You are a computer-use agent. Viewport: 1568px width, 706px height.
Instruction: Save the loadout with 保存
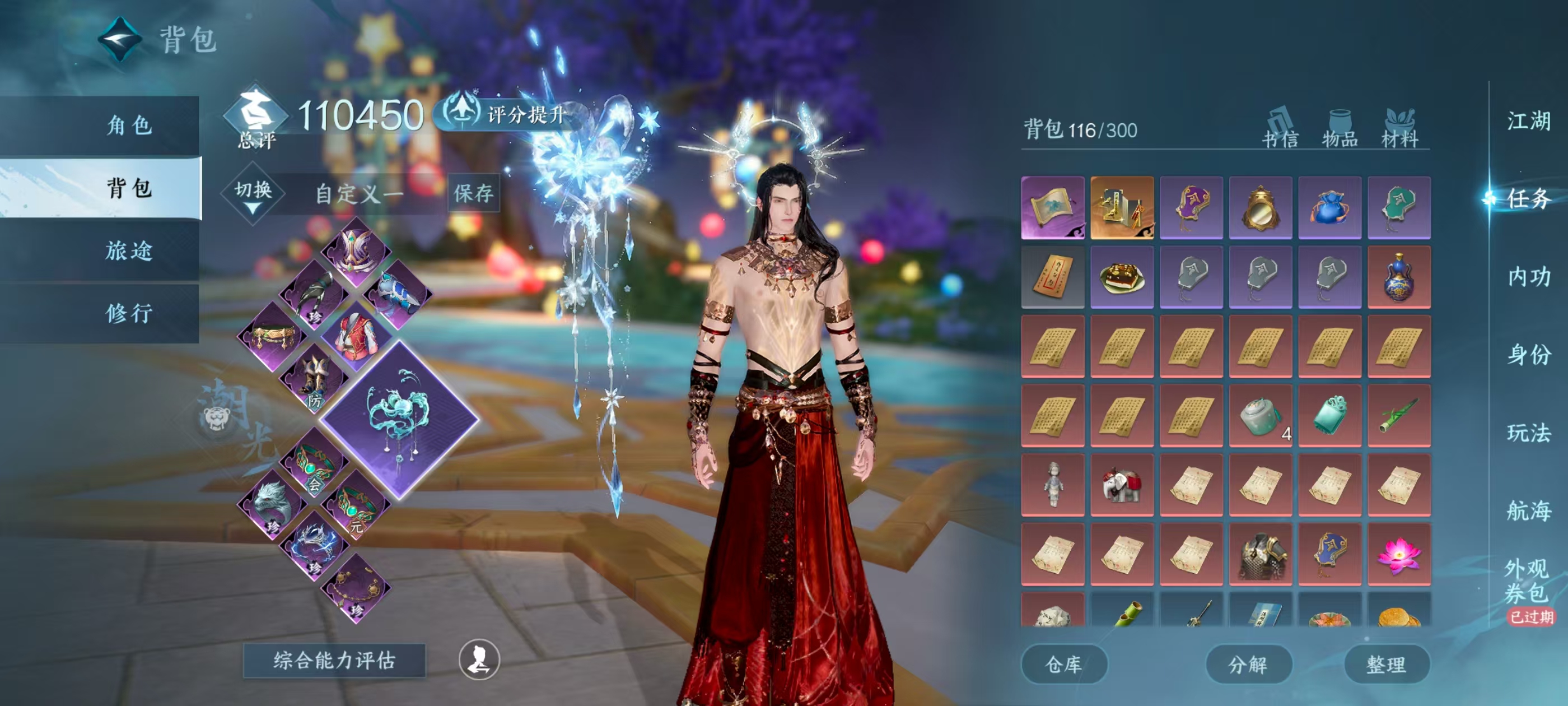(x=473, y=194)
